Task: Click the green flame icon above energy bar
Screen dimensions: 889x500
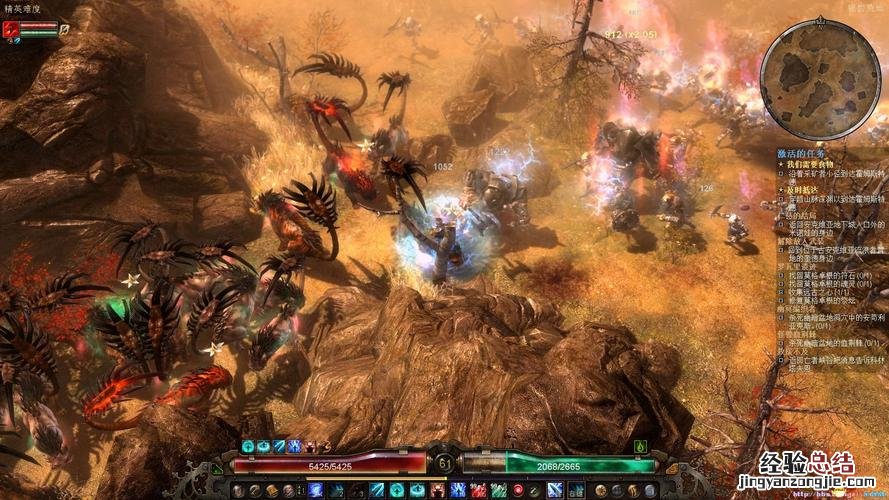Action: 638,446
